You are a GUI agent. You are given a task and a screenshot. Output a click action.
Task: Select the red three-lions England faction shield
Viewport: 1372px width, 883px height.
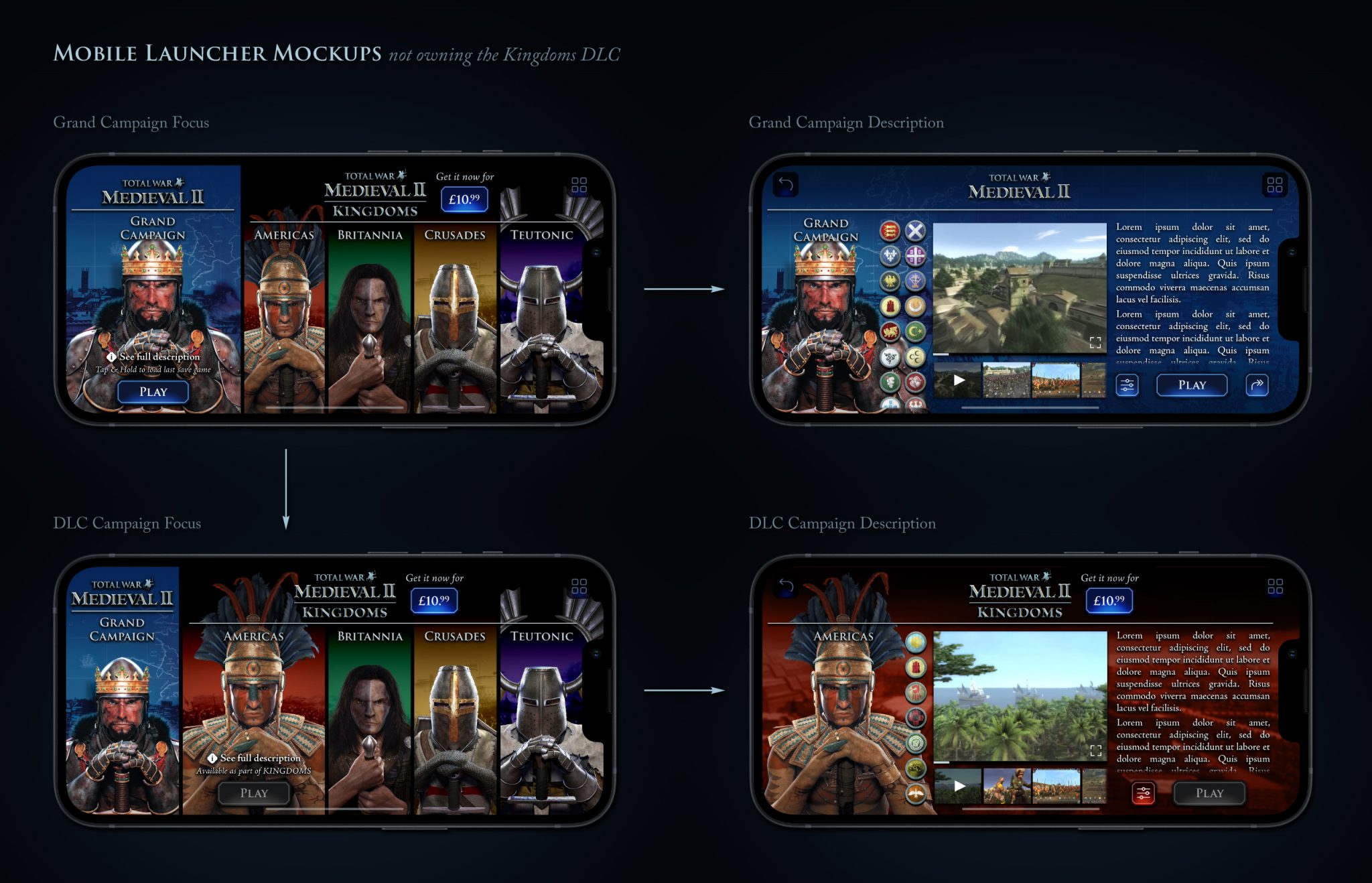(890, 231)
